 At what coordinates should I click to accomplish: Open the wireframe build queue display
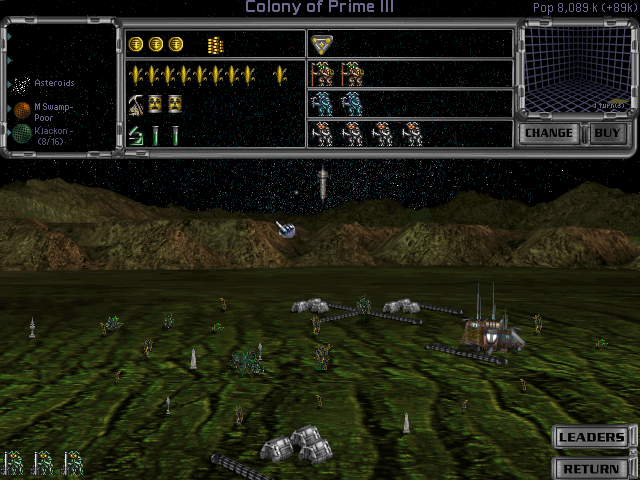[574, 73]
